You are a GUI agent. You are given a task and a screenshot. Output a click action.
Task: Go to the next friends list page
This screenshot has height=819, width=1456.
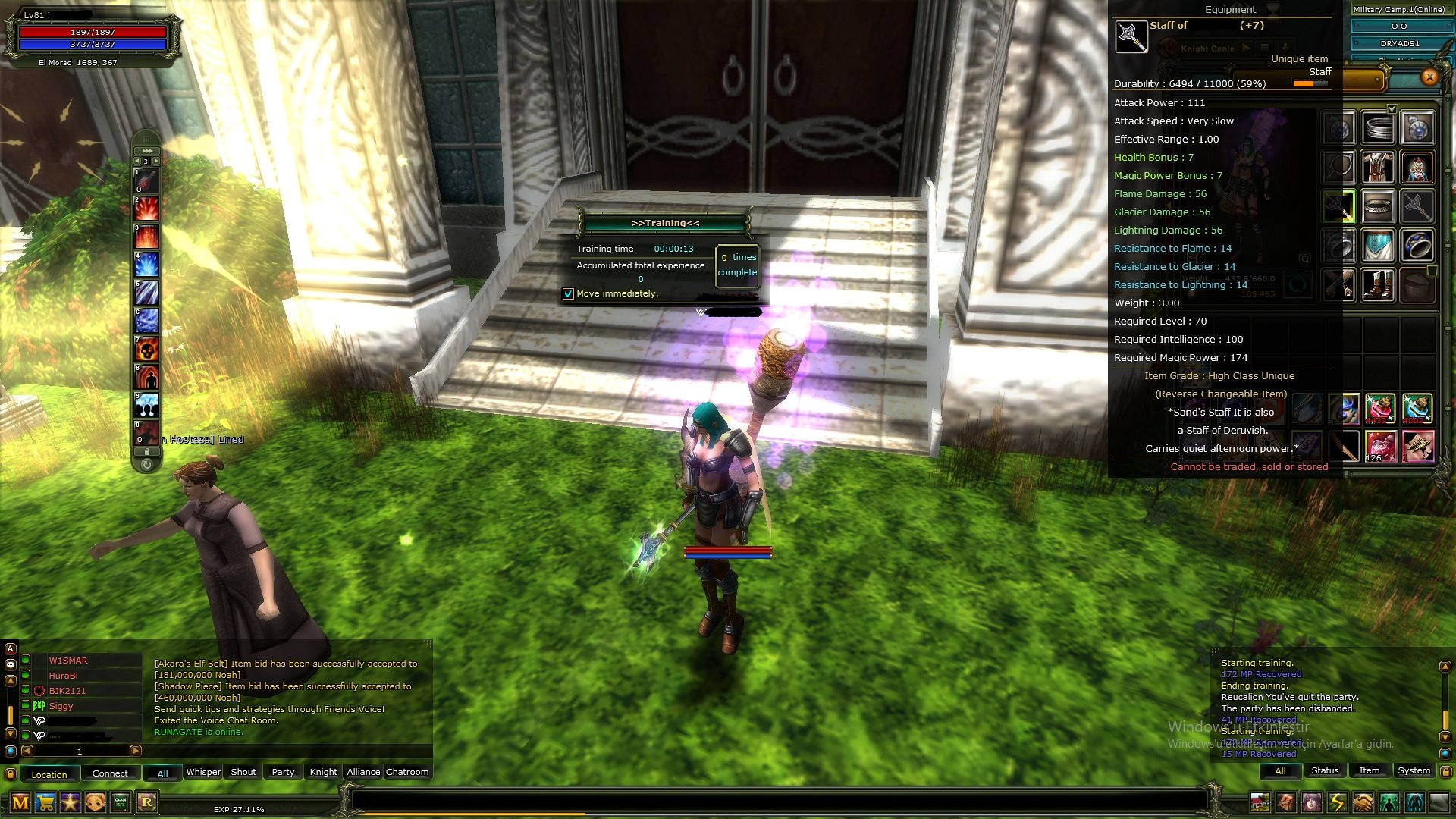point(136,751)
